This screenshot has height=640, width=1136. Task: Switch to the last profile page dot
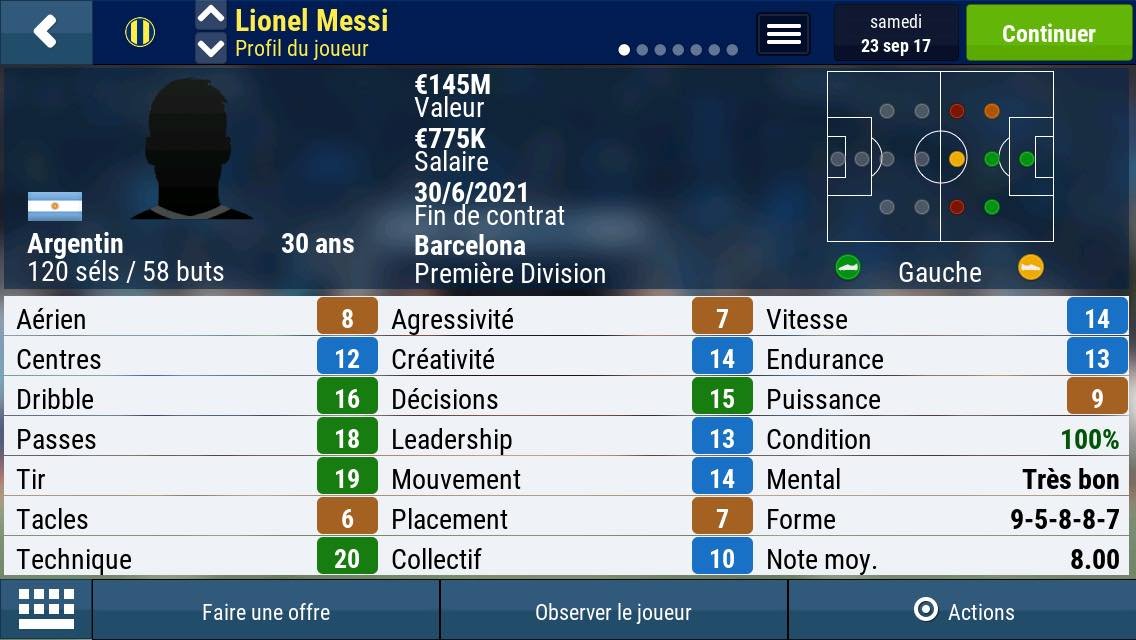coord(732,50)
